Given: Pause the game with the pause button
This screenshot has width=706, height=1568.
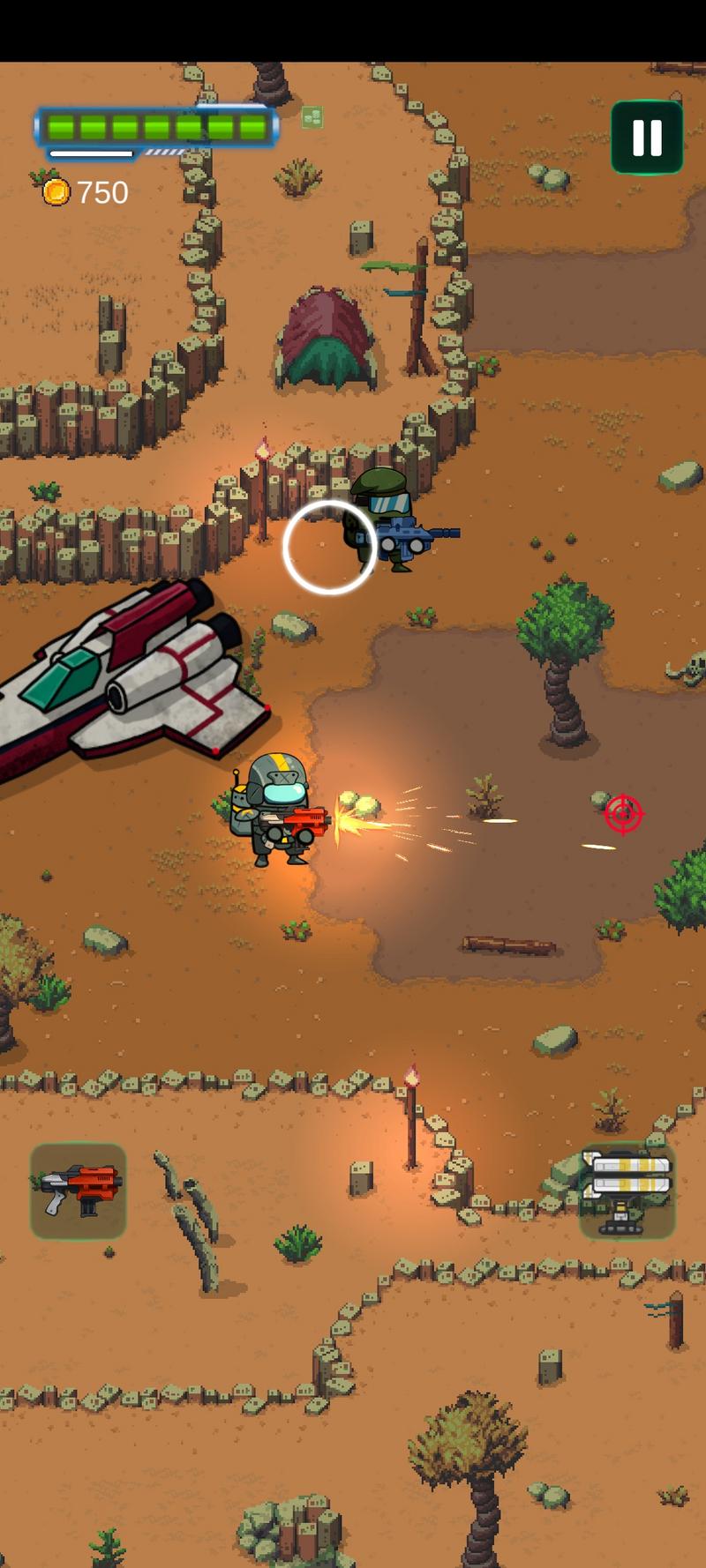Looking at the screenshot, I should pos(647,138).
